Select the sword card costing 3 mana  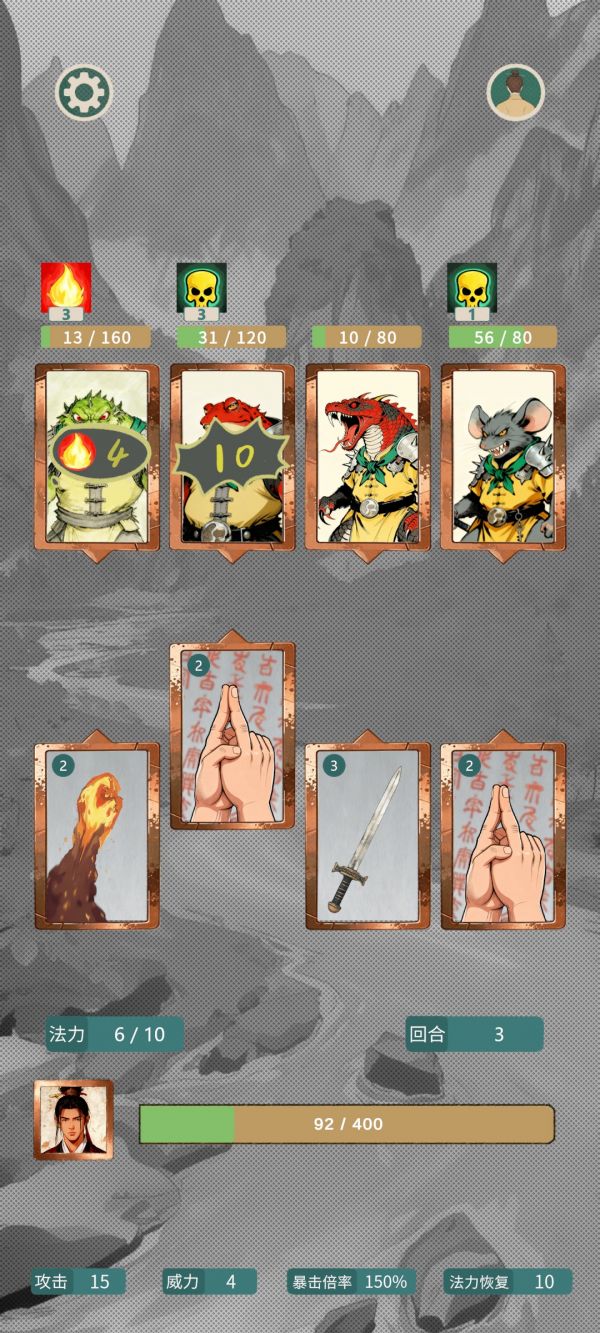367,836
